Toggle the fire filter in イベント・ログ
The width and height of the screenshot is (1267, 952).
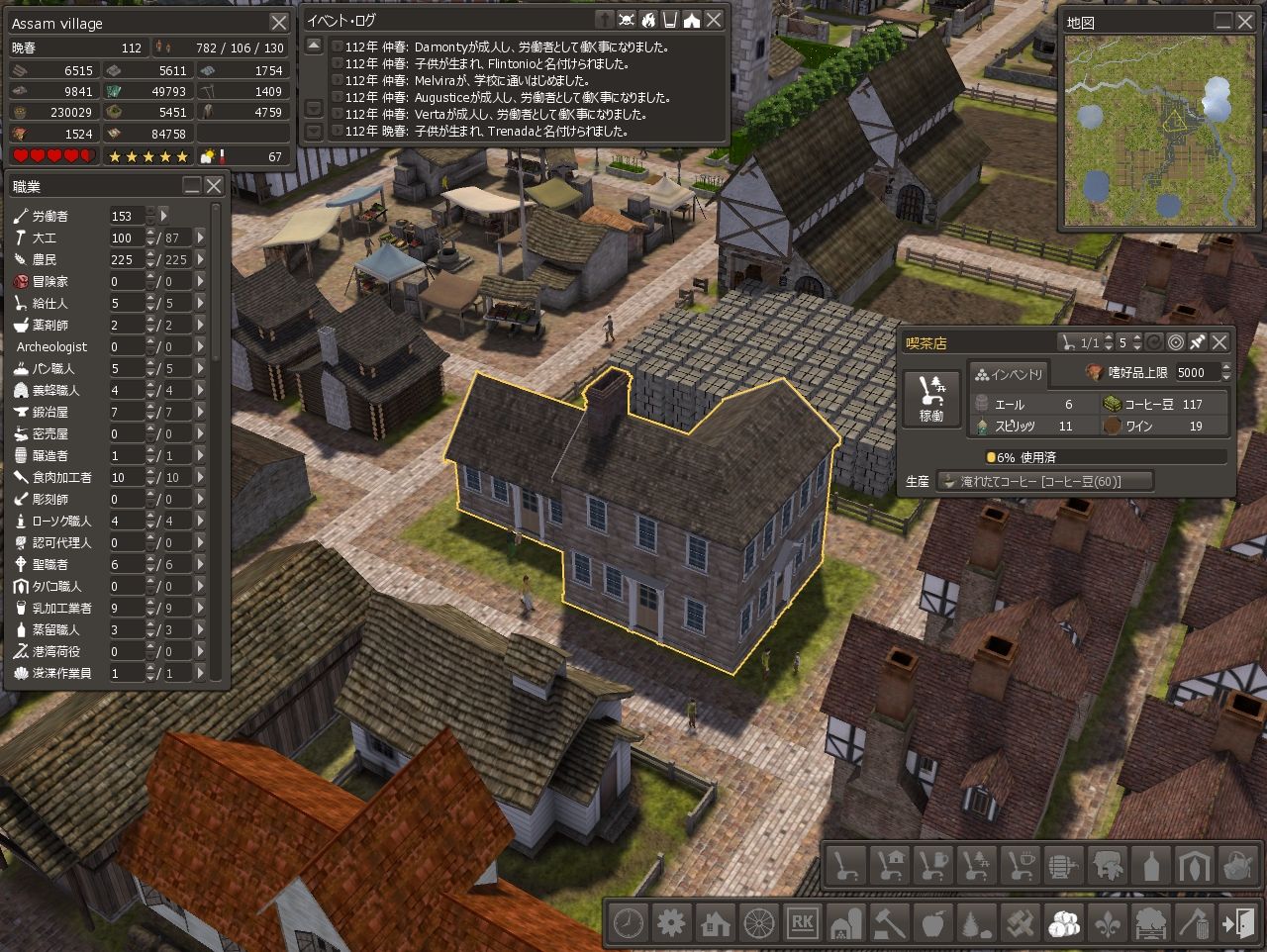648,20
